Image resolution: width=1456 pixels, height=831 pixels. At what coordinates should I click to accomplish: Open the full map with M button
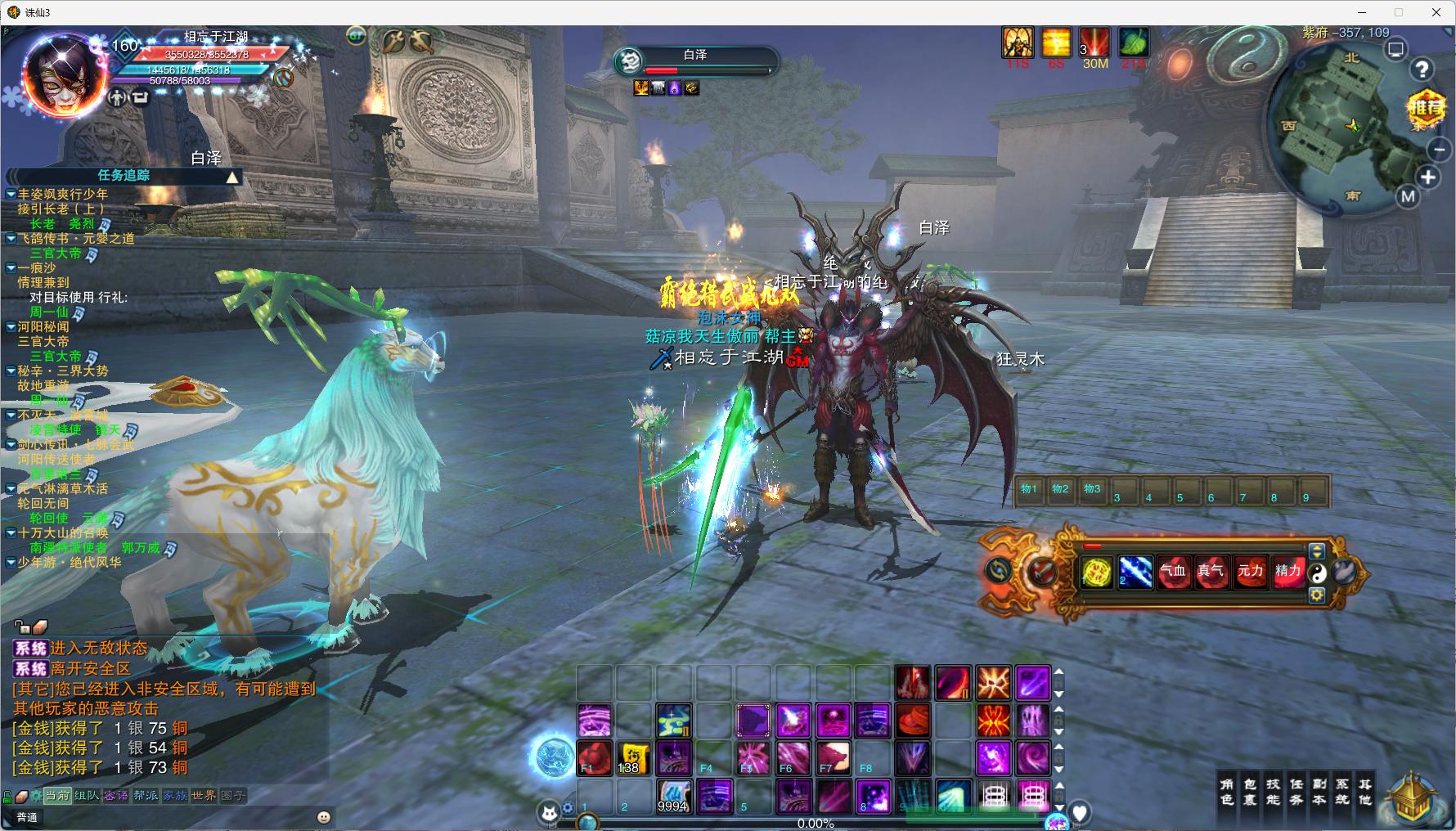[x=1408, y=197]
